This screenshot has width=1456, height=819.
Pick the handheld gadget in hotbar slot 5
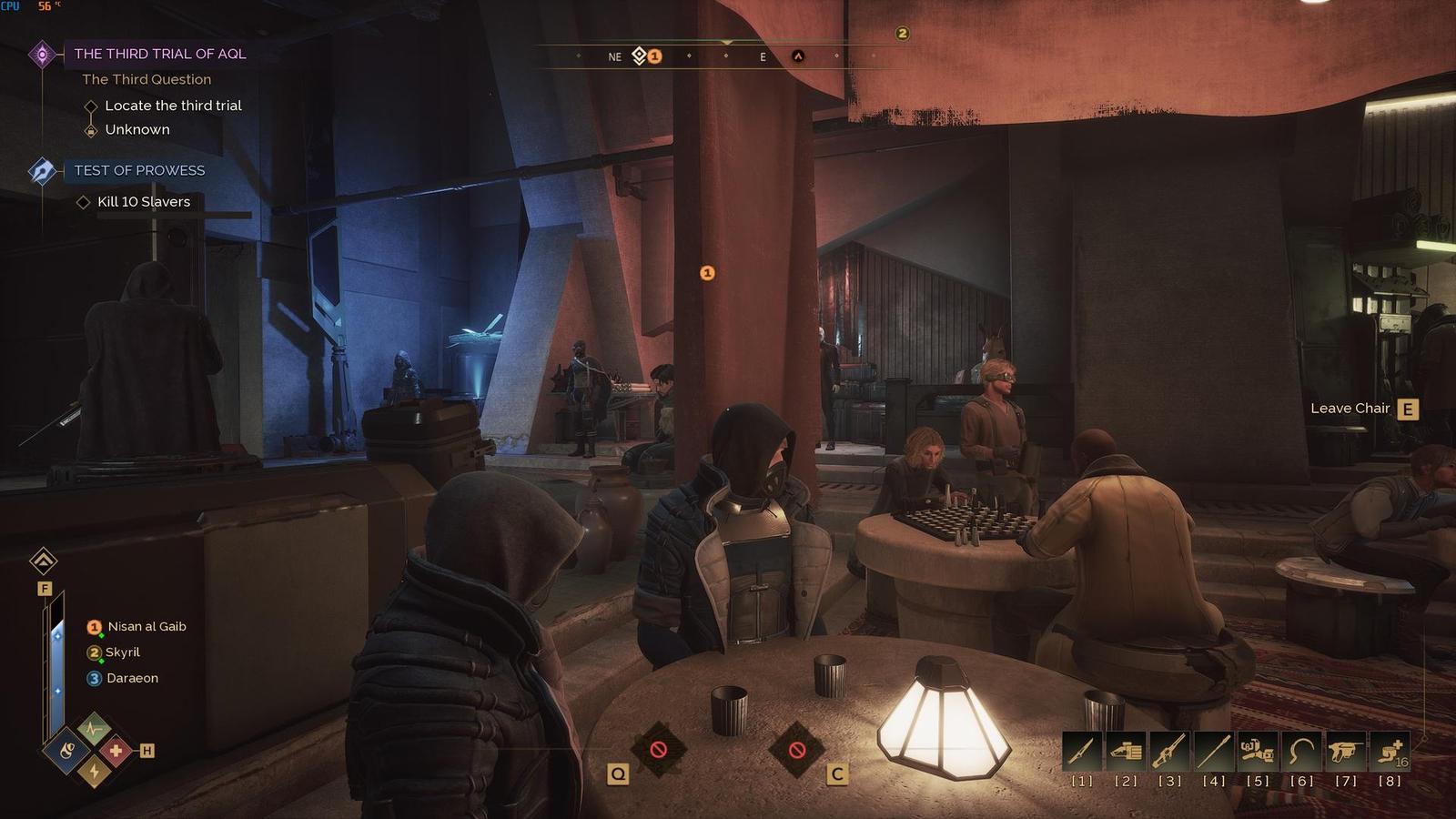1258,752
